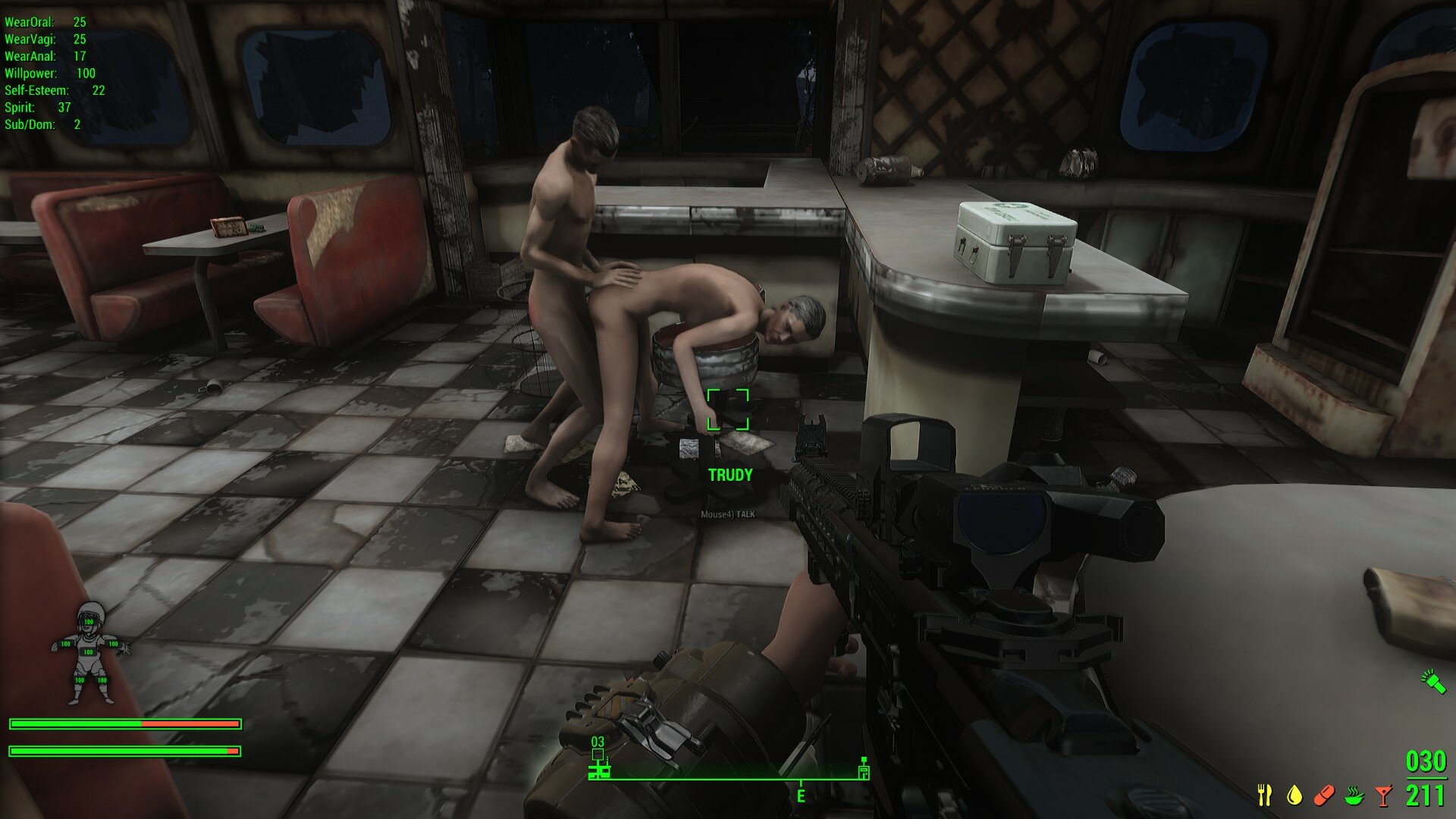
Task: Select the green steaming bowl icon
Action: (x=1354, y=795)
